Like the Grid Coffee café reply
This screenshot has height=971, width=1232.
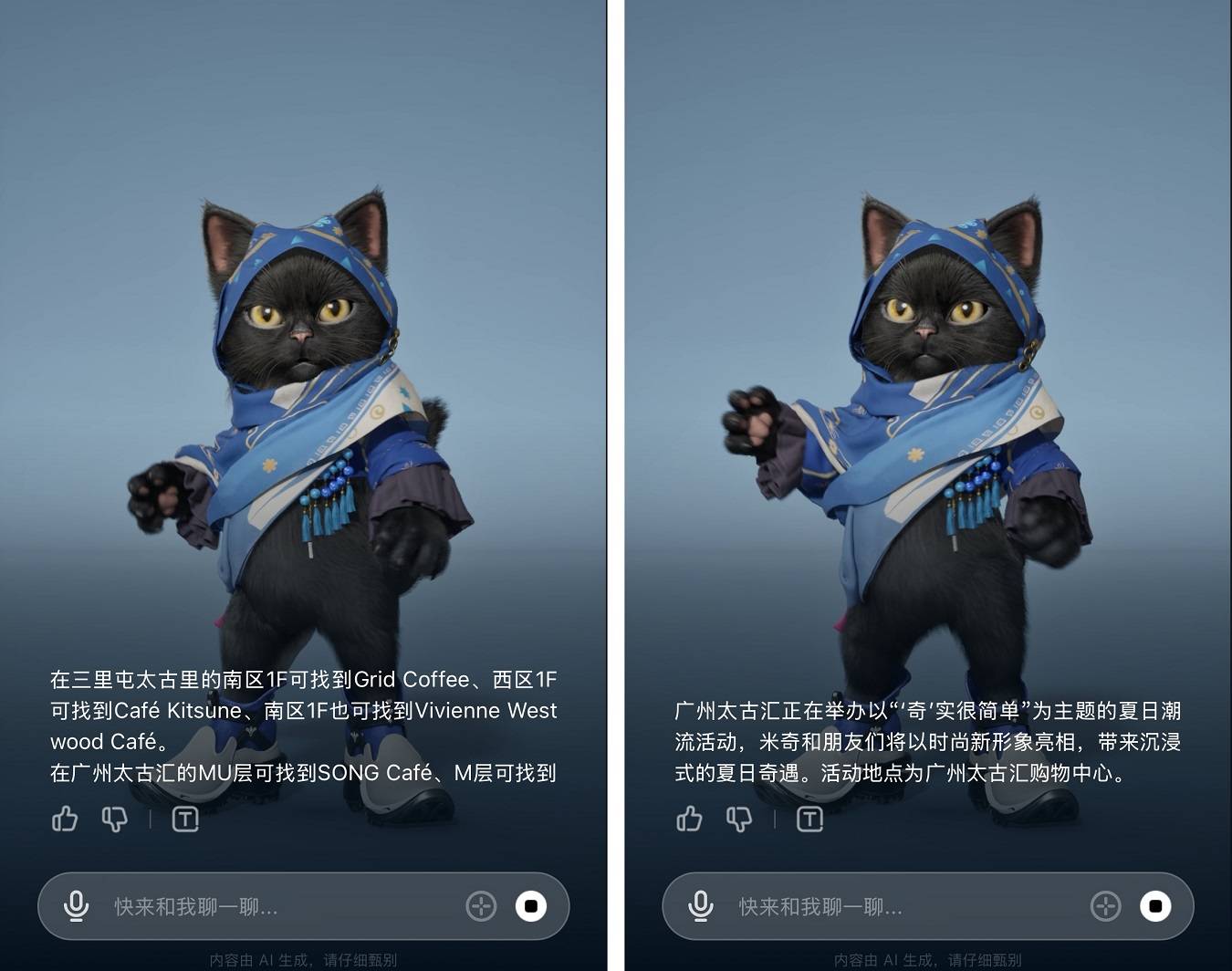(x=65, y=819)
